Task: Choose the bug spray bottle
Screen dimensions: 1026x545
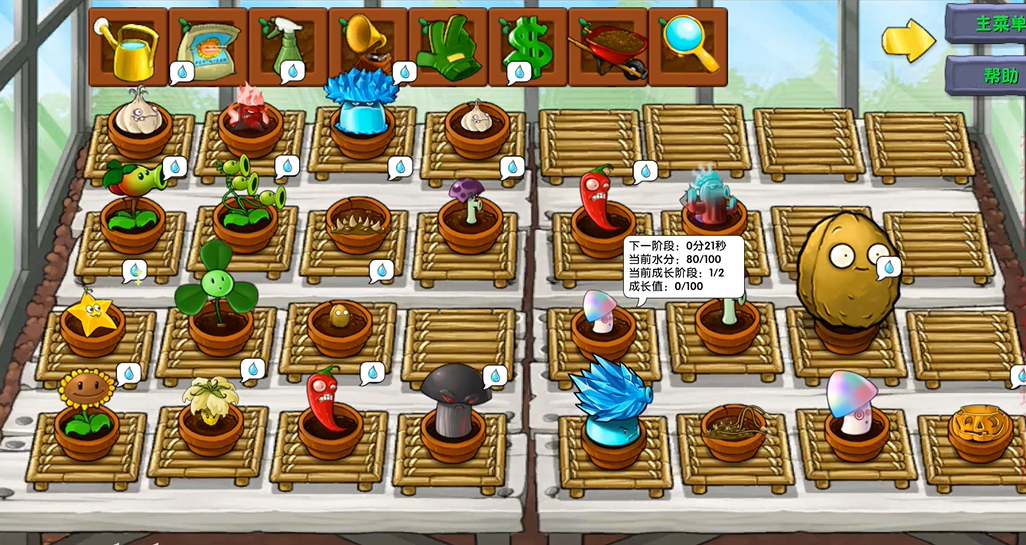Action: coord(288,47)
